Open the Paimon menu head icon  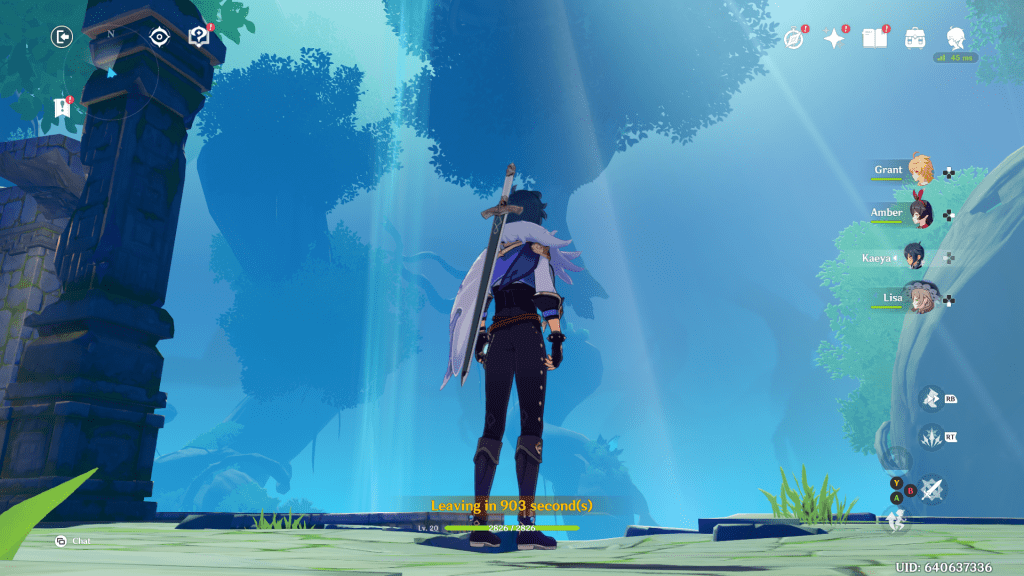click(x=955, y=38)
